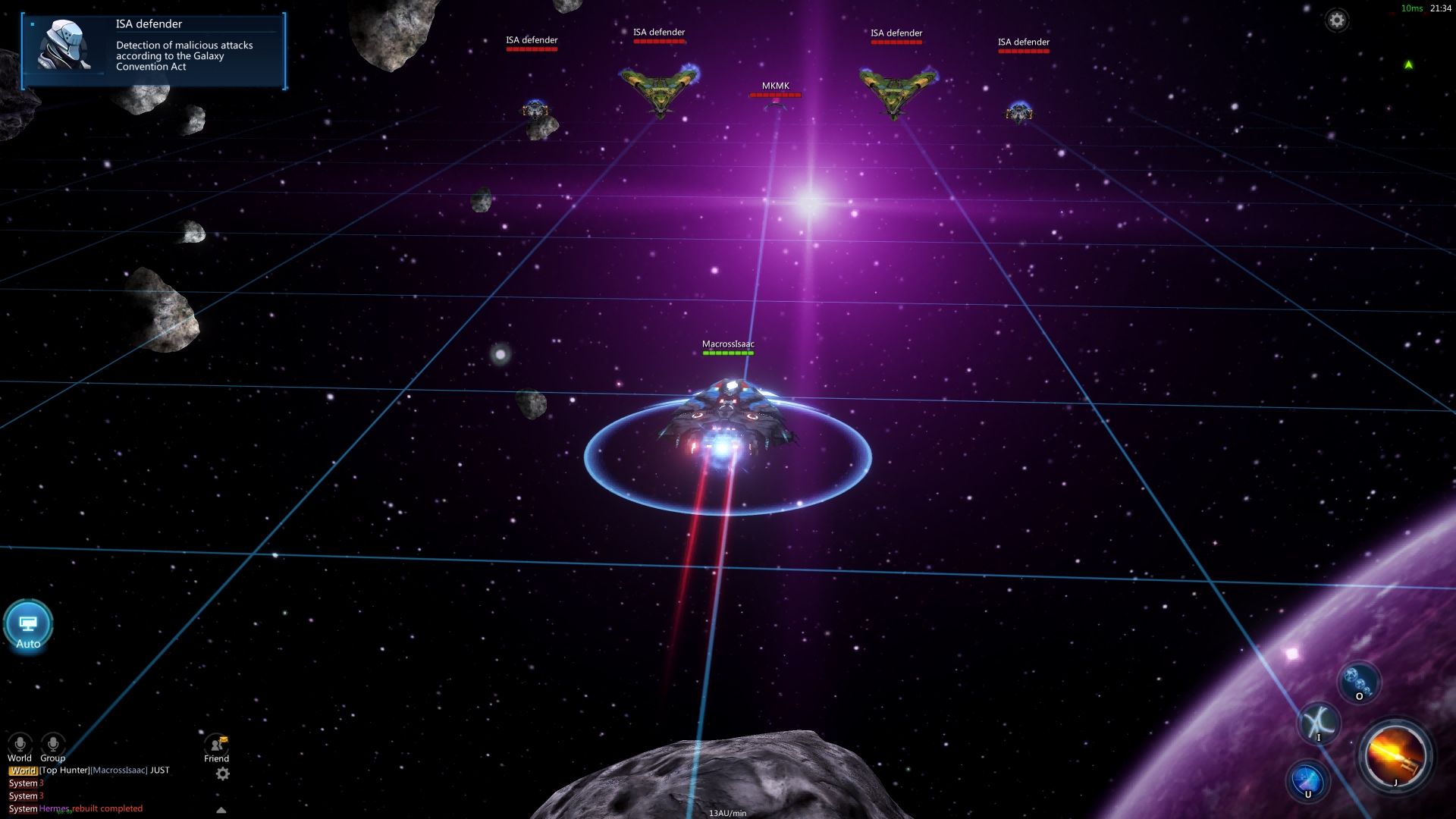Fire the orange cannon blast ability
The width and height of the screenshot is (1456, 819).
coord(1395,756)
